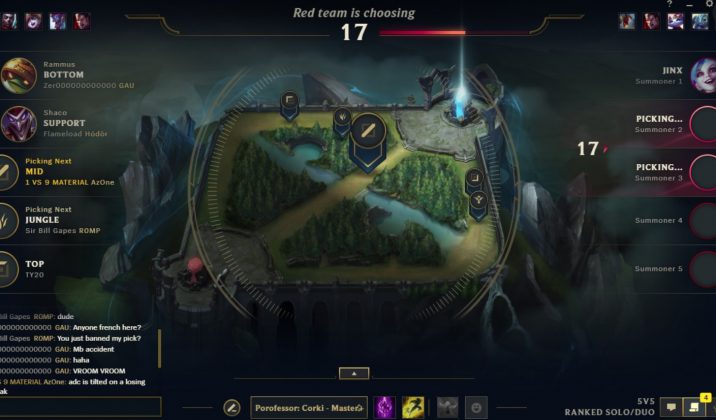Open the emote selector button
Image resolution: width=716 pixels, height=420 pixels.
[x=477, y=407]
